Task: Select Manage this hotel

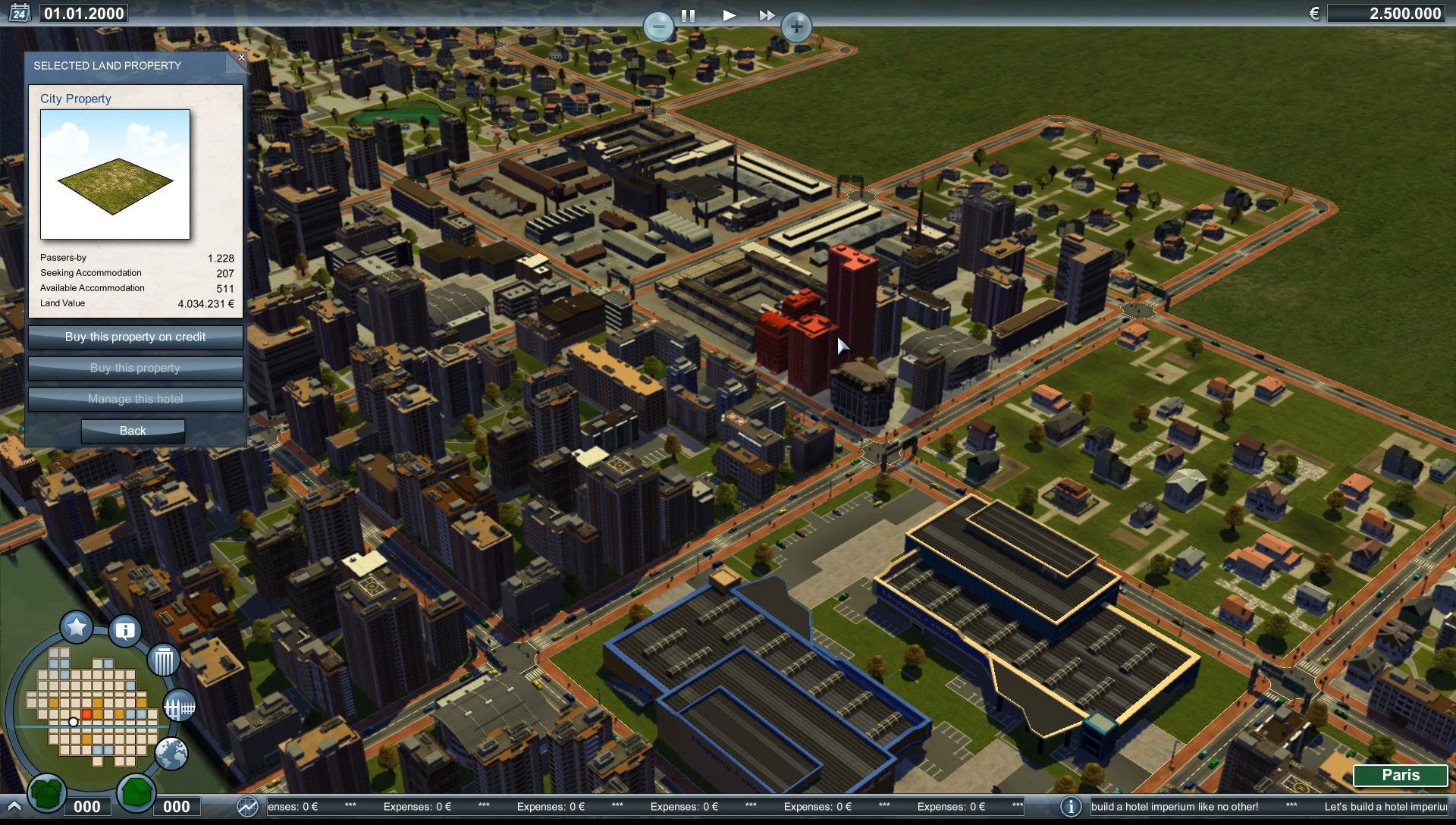Action: click(135, 399)
